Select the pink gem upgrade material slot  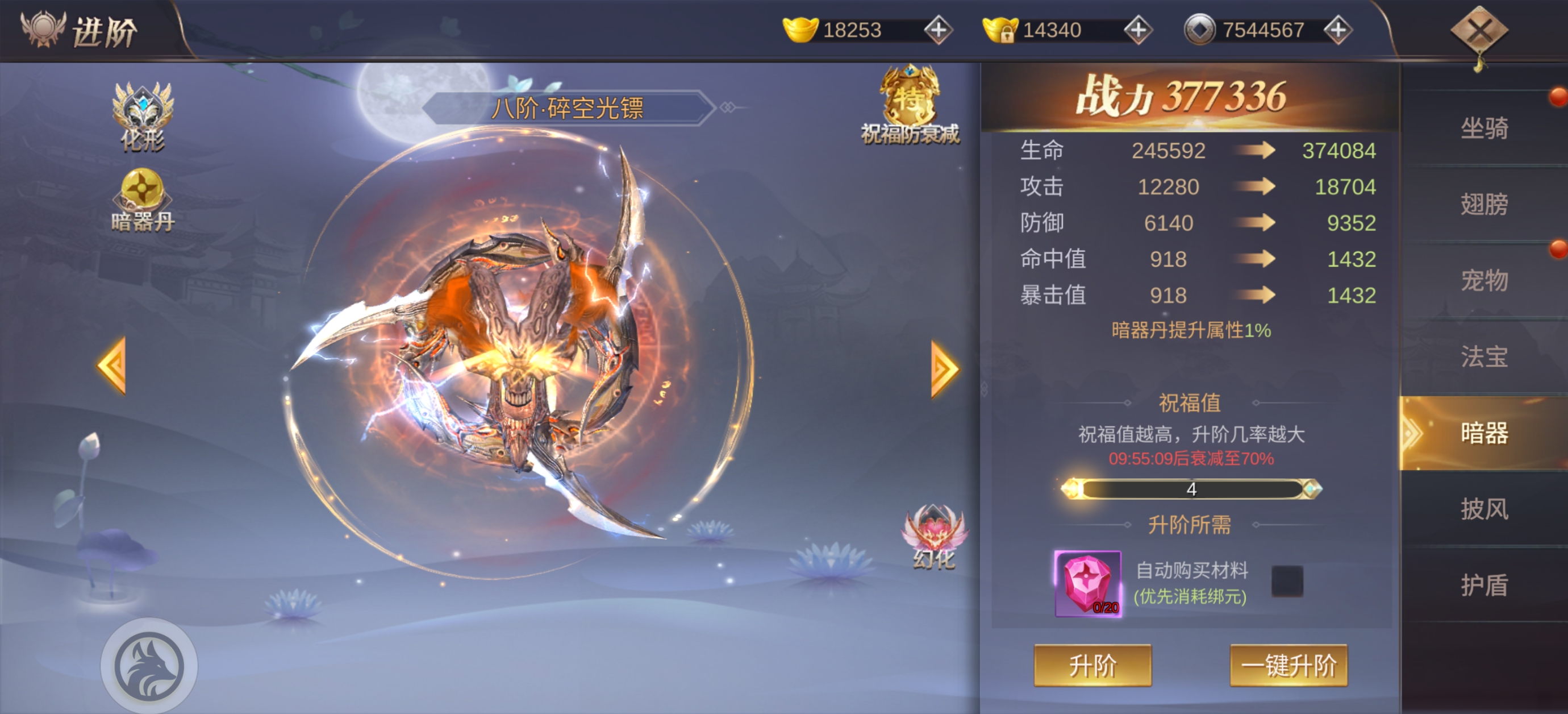coord(1088,583)
